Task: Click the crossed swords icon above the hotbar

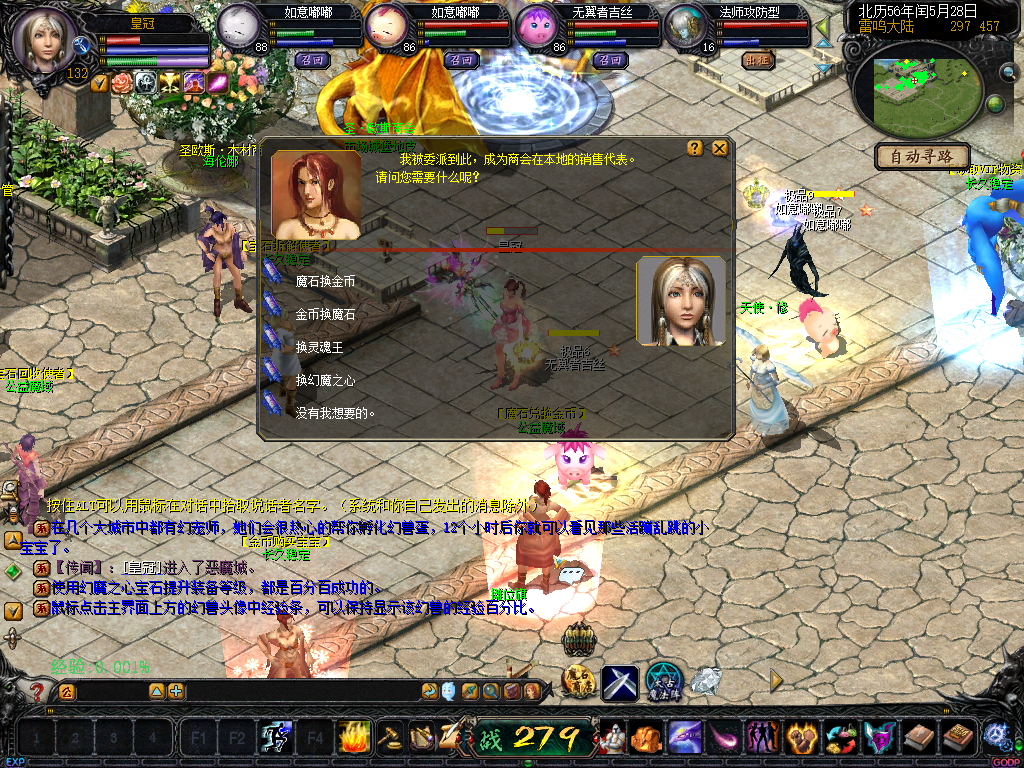Action: [x=620, y=683]
